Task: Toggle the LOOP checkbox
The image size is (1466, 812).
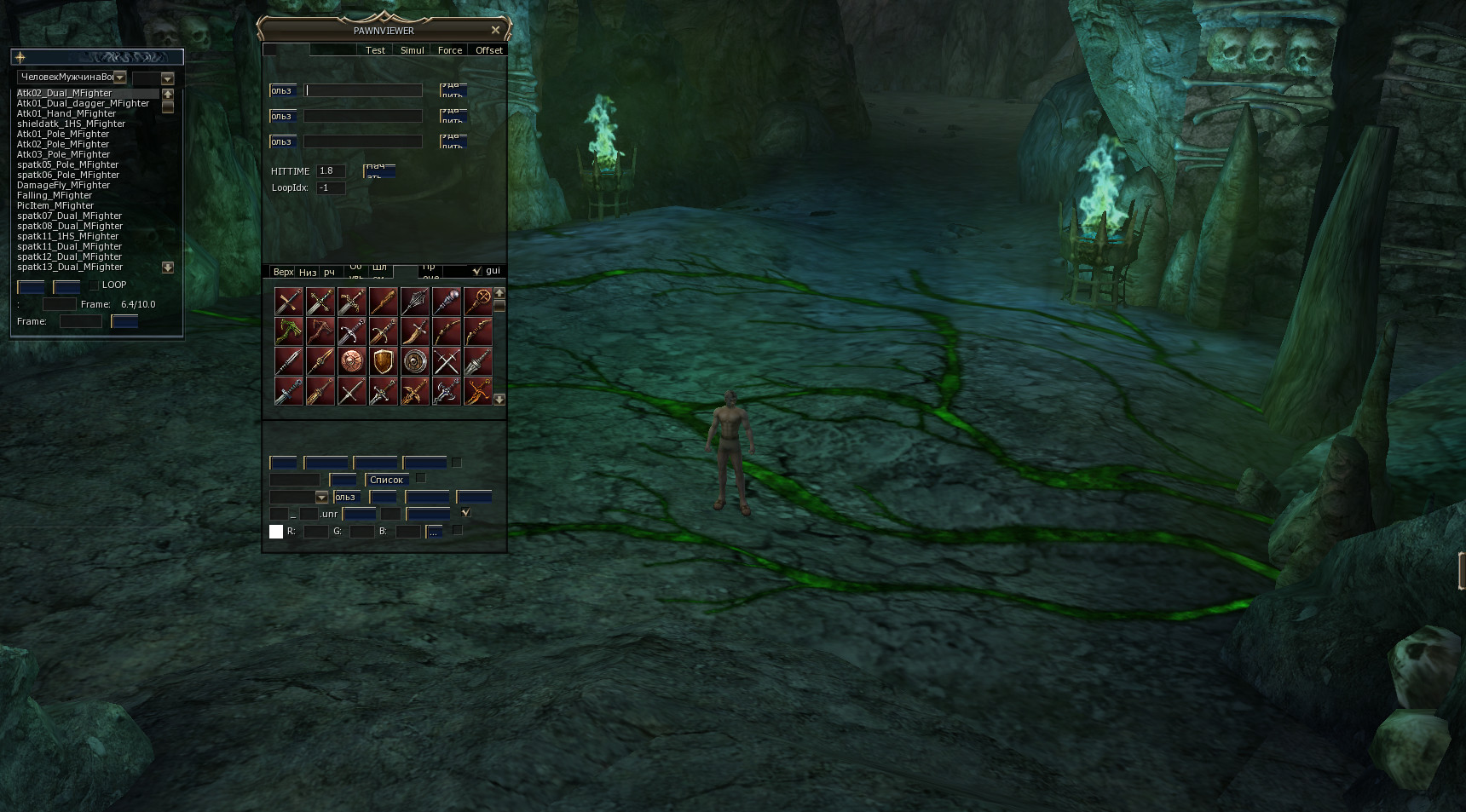Action: click(94, 285)
